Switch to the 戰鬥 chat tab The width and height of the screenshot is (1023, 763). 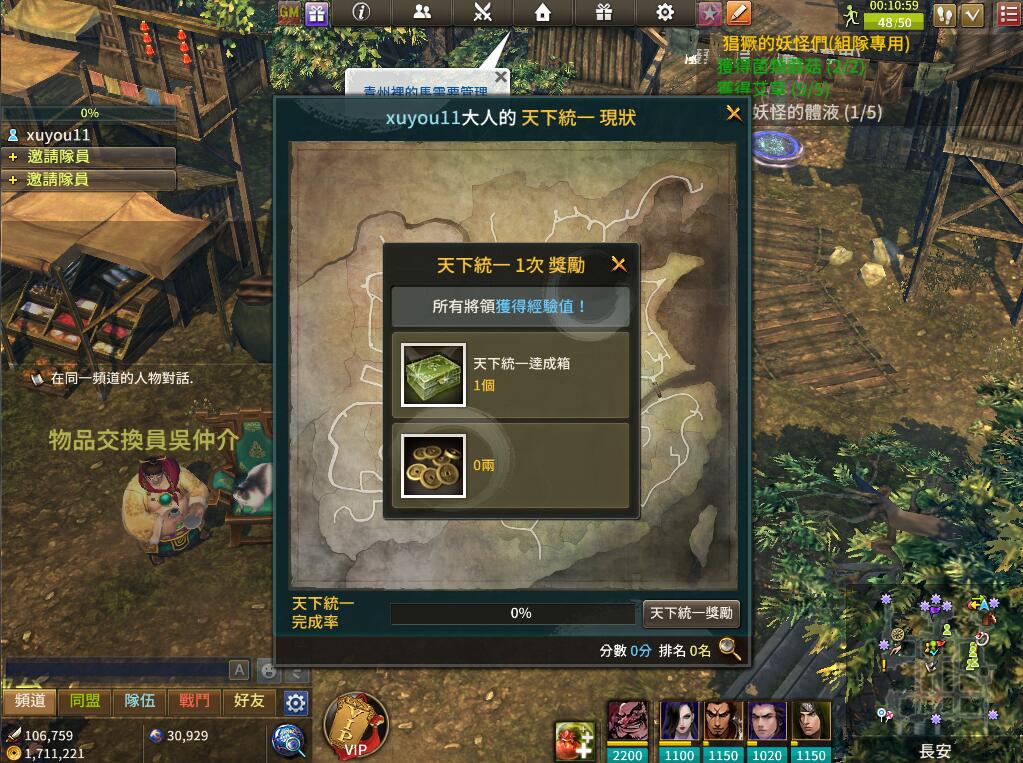(194, 701)
